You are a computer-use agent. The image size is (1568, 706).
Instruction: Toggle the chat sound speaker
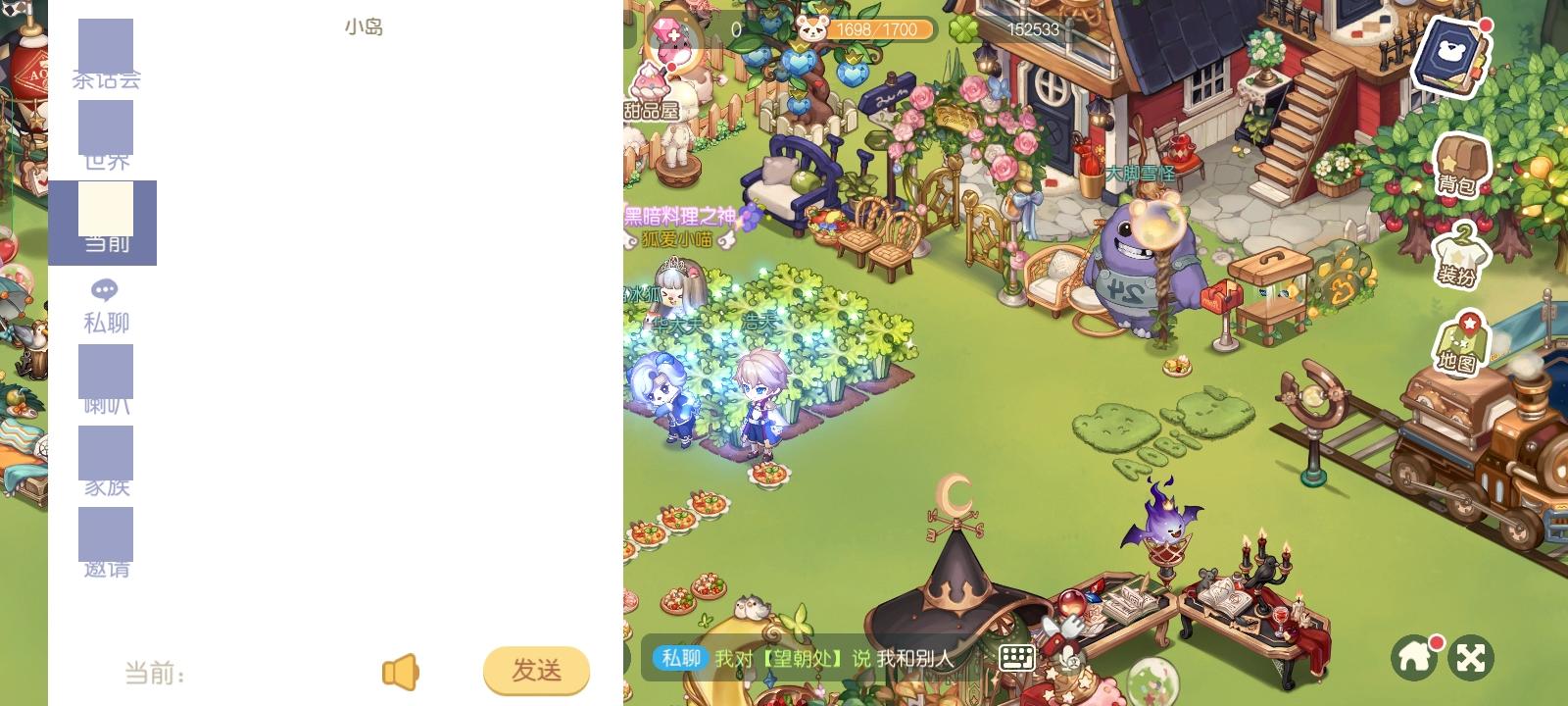point(401,670)
